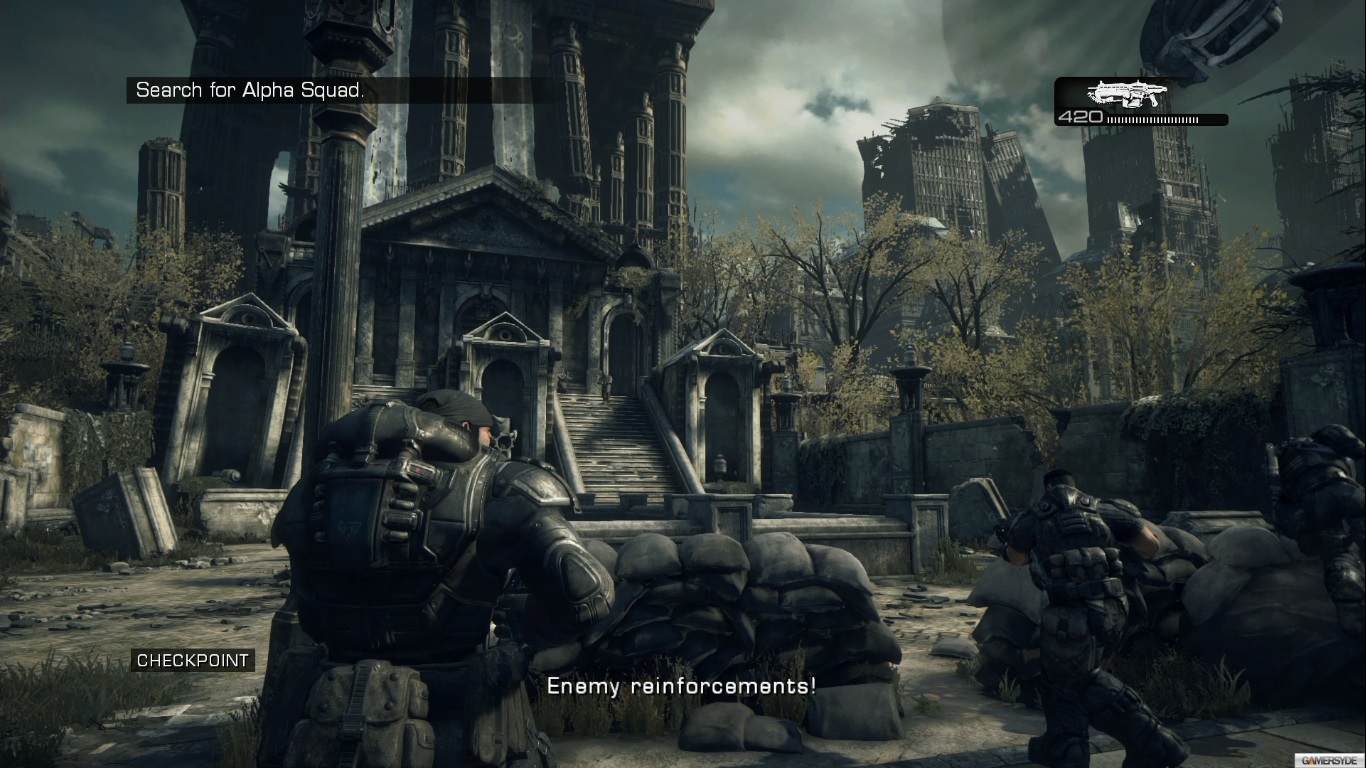The width and height of the screenshot is (1366, 768).
Task: Open the Search for Alpha Squad objective
Action: click(250, 90)
